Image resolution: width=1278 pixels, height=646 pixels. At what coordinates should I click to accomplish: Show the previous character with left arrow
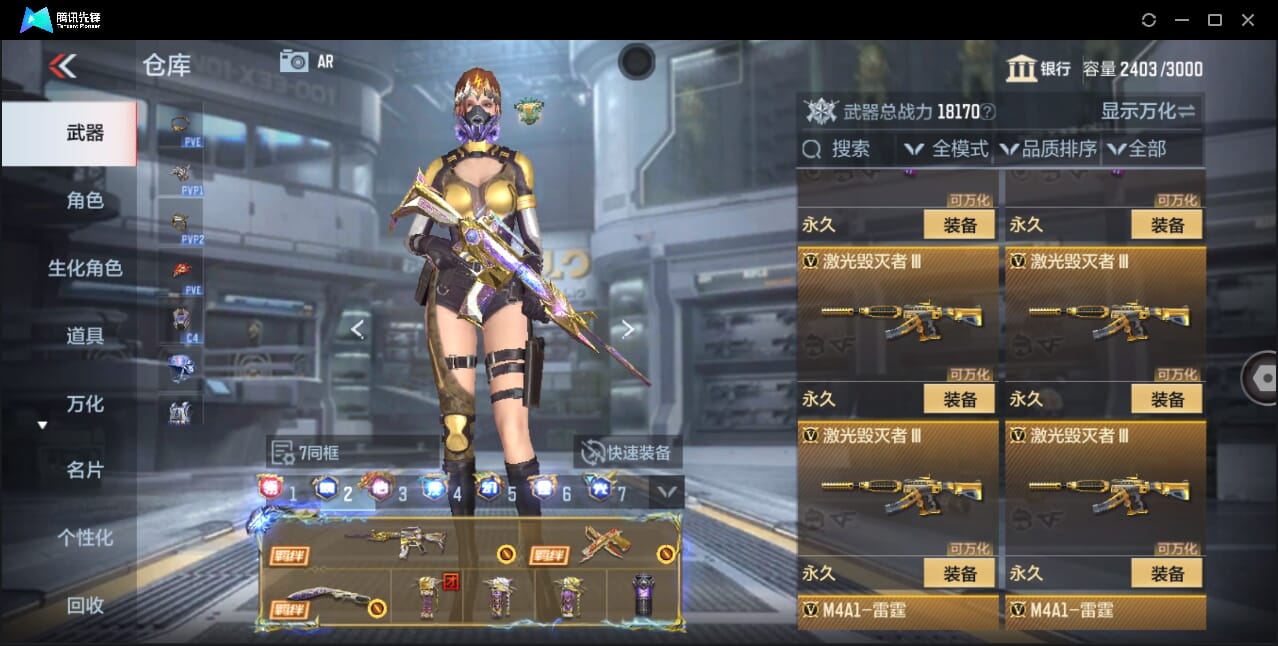pyautogui.click(x=357, y=329)
